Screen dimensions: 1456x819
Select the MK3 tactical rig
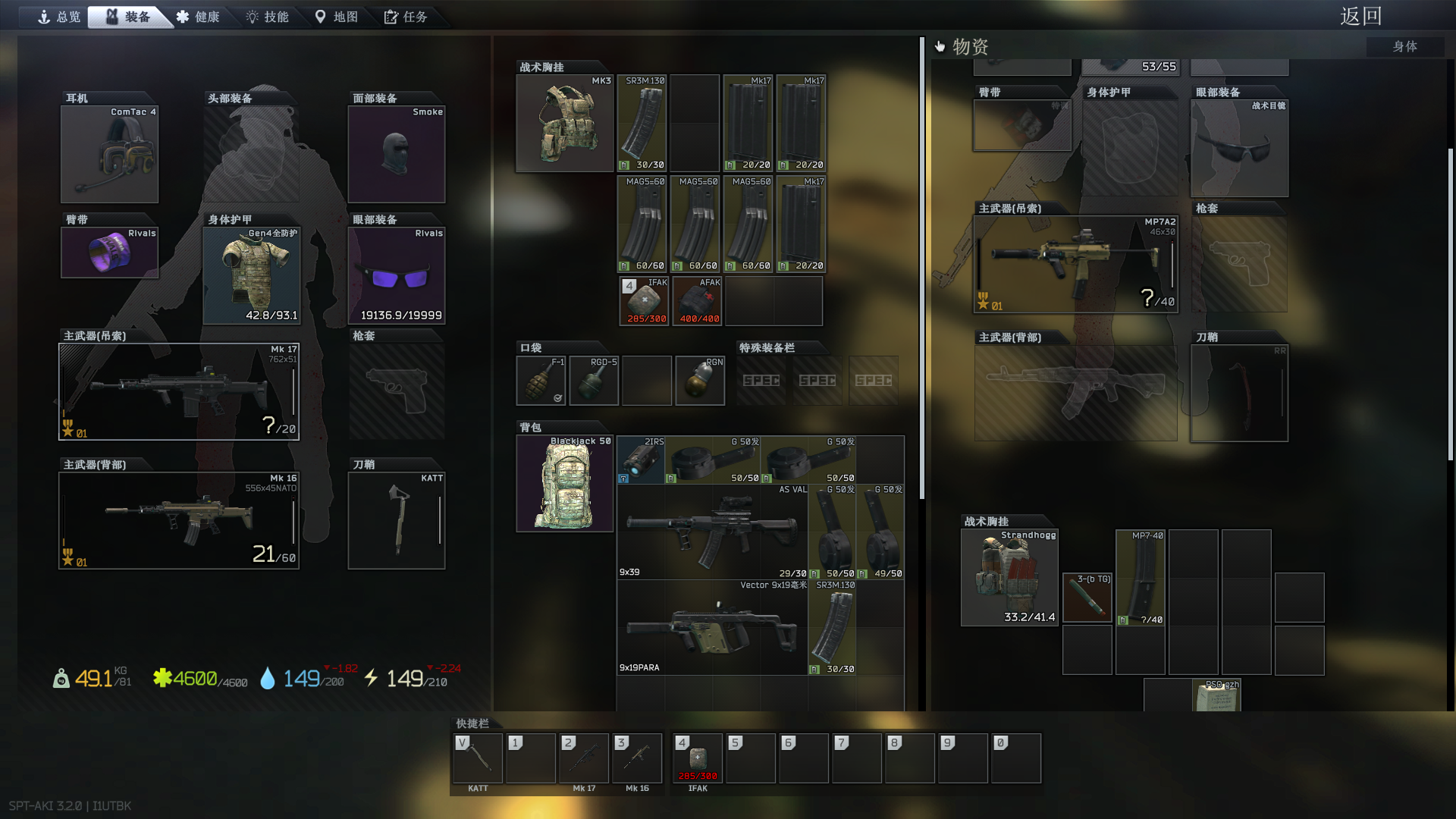(x=564, y=123)
